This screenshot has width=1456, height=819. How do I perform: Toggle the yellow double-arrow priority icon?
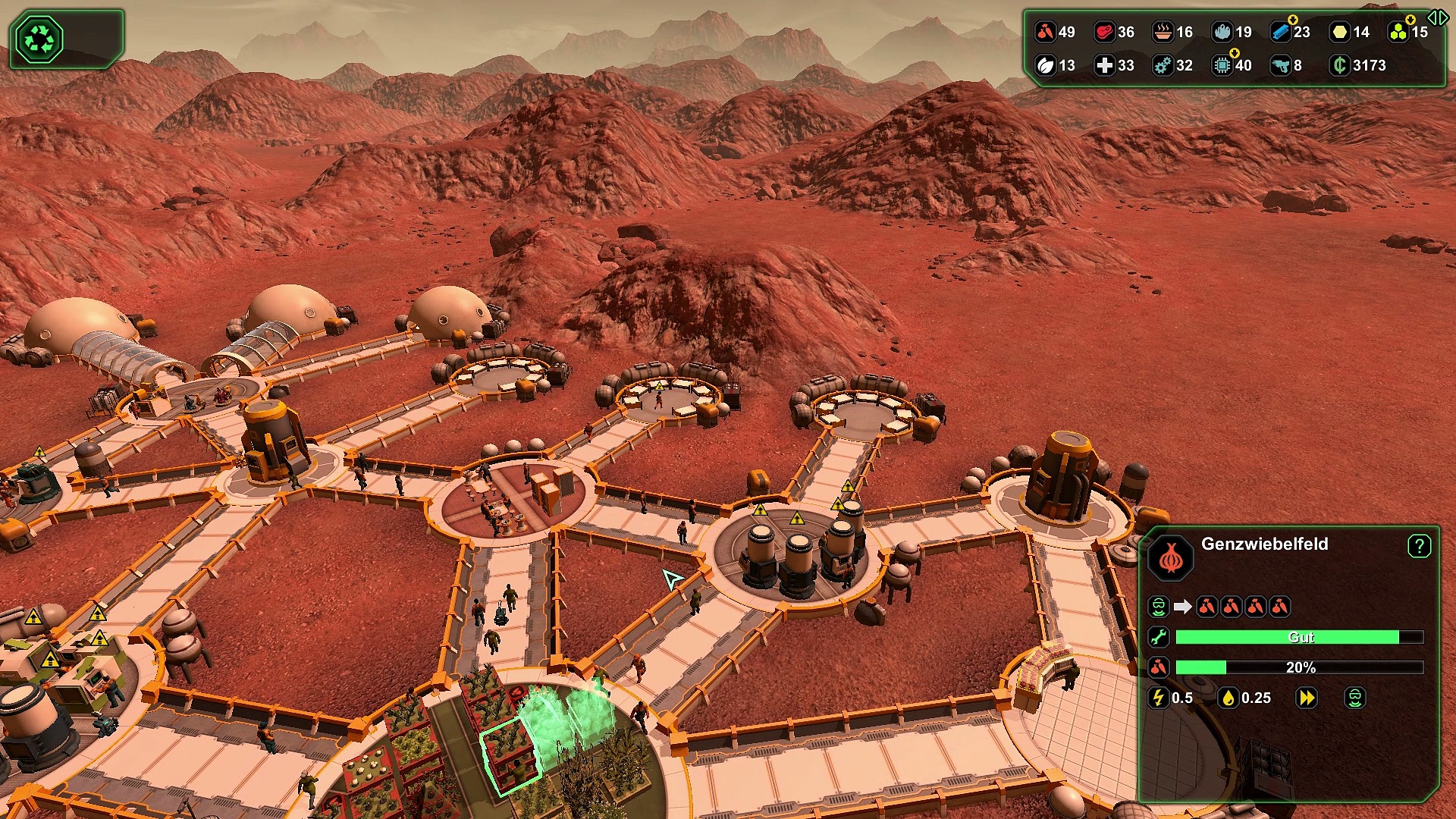pos(1307,698)
